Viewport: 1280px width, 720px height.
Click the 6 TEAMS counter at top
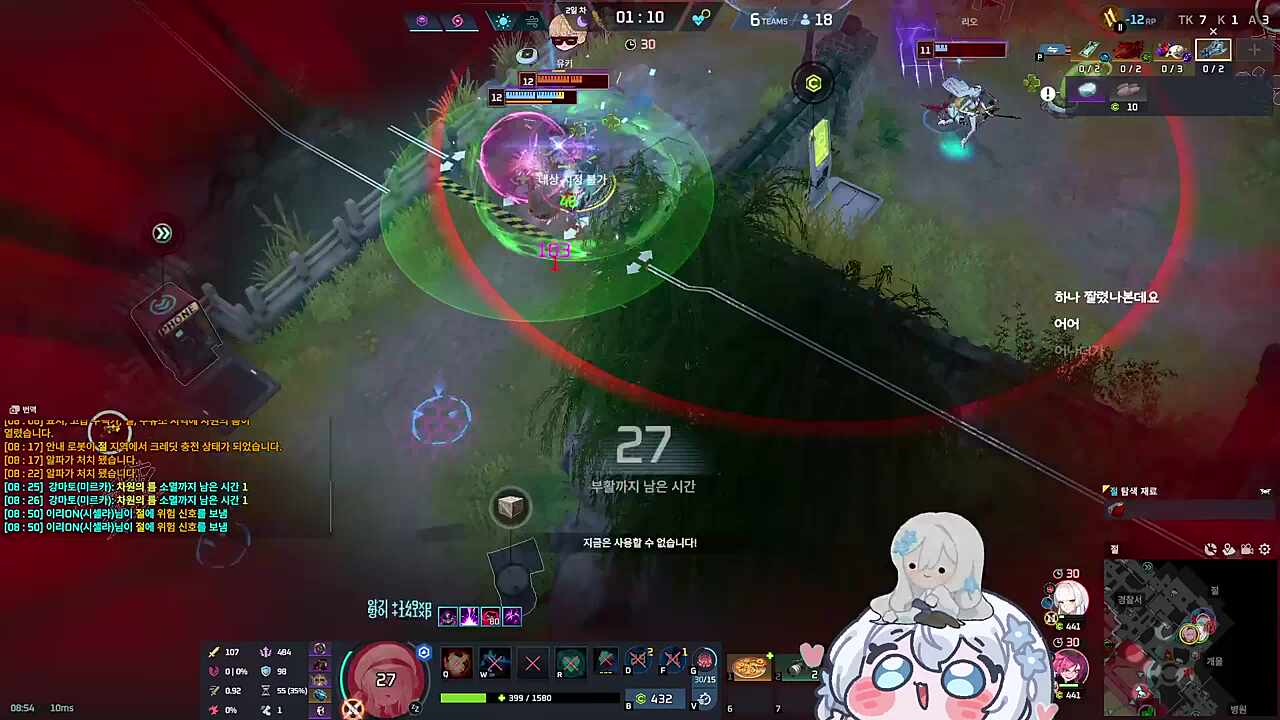tap(769, 19)
